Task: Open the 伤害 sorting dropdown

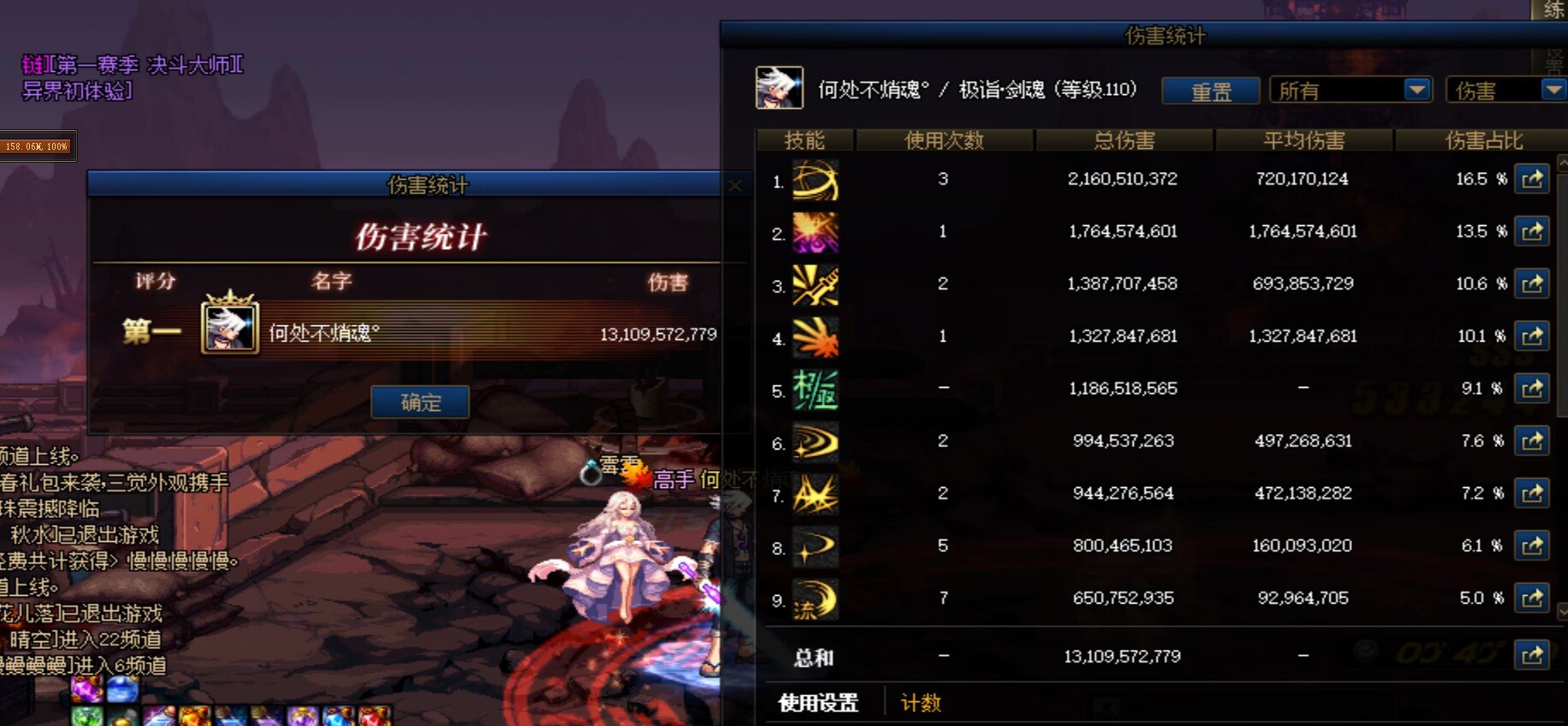Action: (1504, 89)
